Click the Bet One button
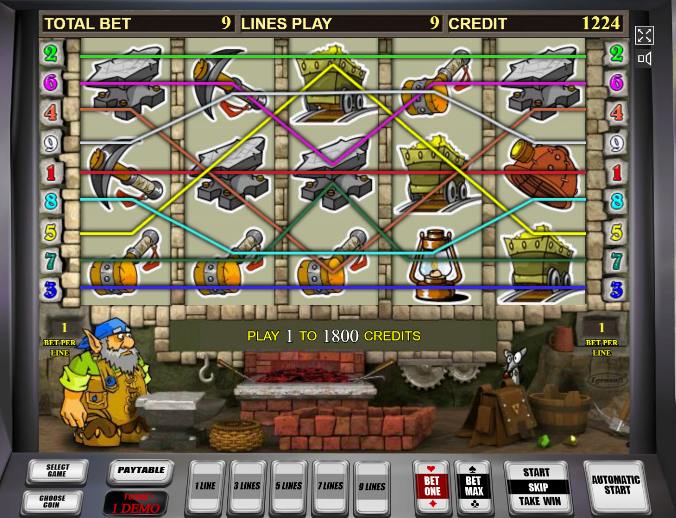 431,487
